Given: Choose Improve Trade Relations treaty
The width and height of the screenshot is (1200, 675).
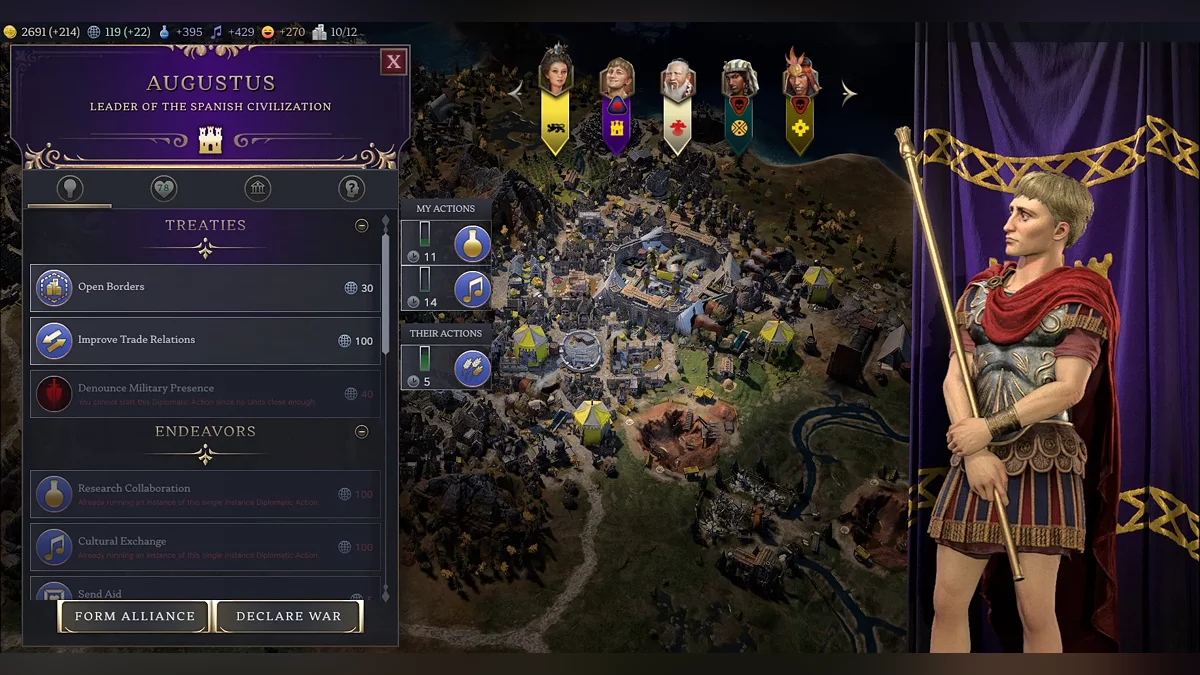Looking at the screenshot, I should pyautogui.click(x=205, y=341).
